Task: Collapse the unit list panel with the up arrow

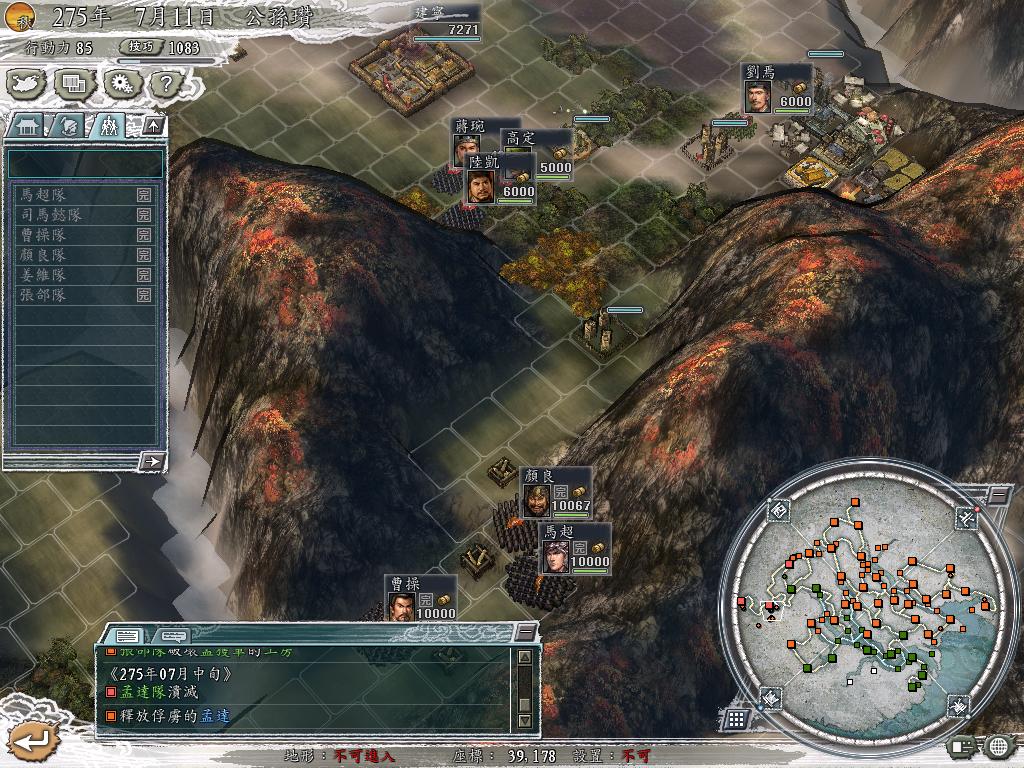Action: pos(153,126)
